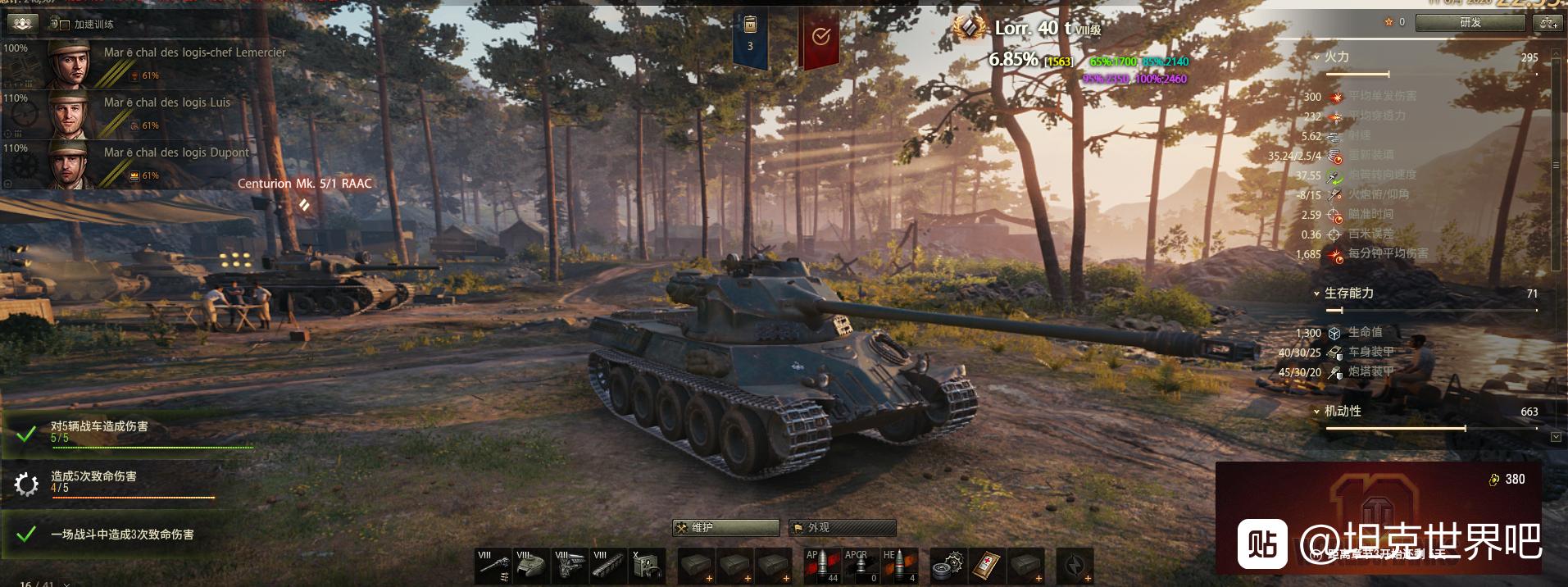This screenshot has height=587, width=1568.
Task: Open the 外观 exterior customization
Action: (x=842, y=528)
